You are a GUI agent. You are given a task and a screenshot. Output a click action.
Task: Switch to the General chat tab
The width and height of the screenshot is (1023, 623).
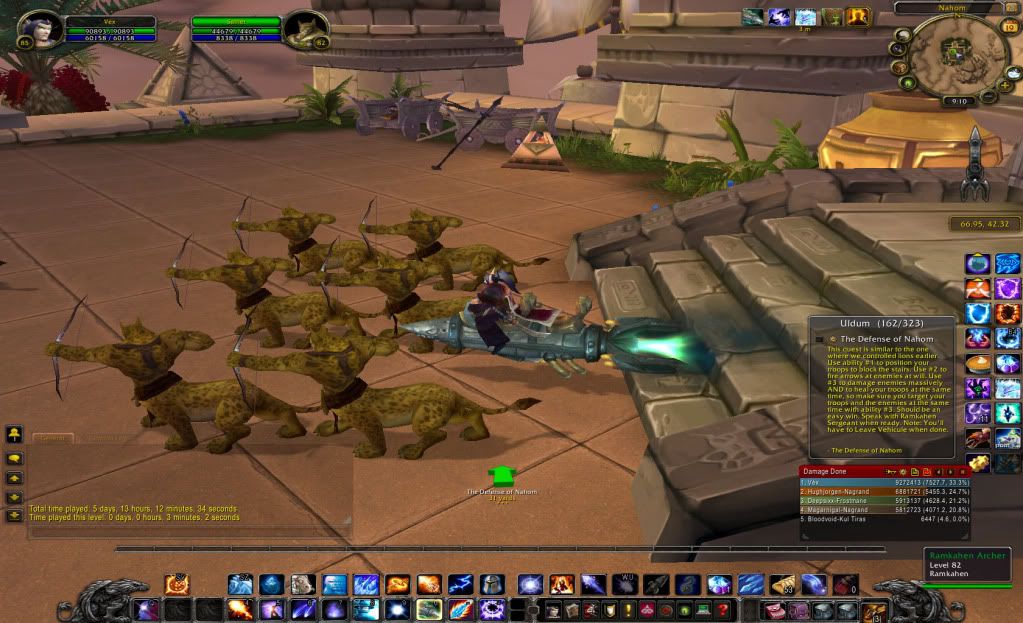53,438
